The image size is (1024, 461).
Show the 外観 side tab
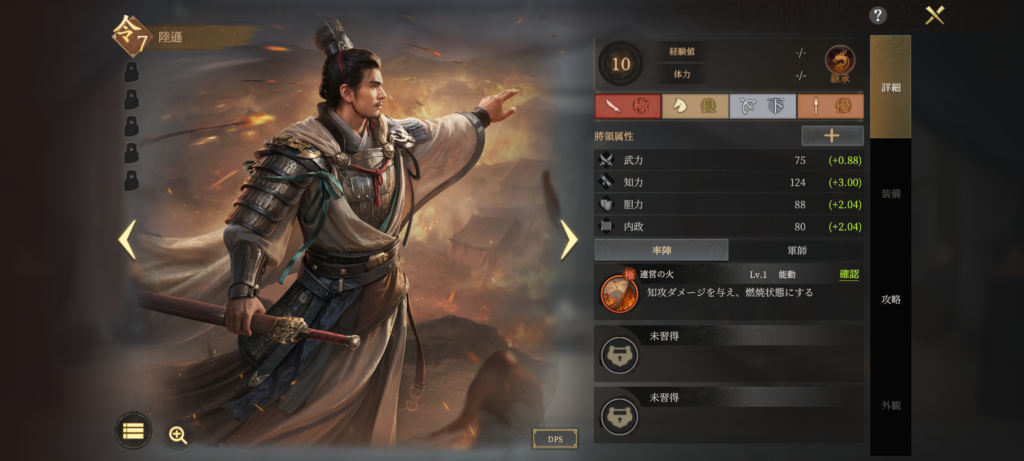890,405
